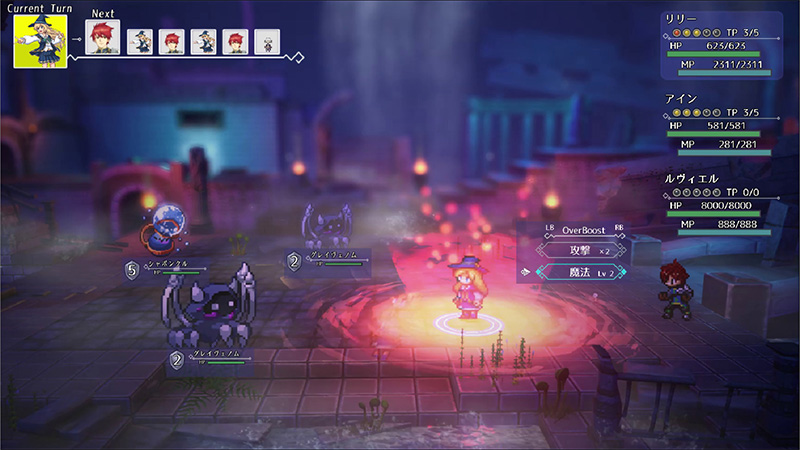Select ルヴィエル's party status panel
This screenshot has width=800, height=450.
(717, 205)
